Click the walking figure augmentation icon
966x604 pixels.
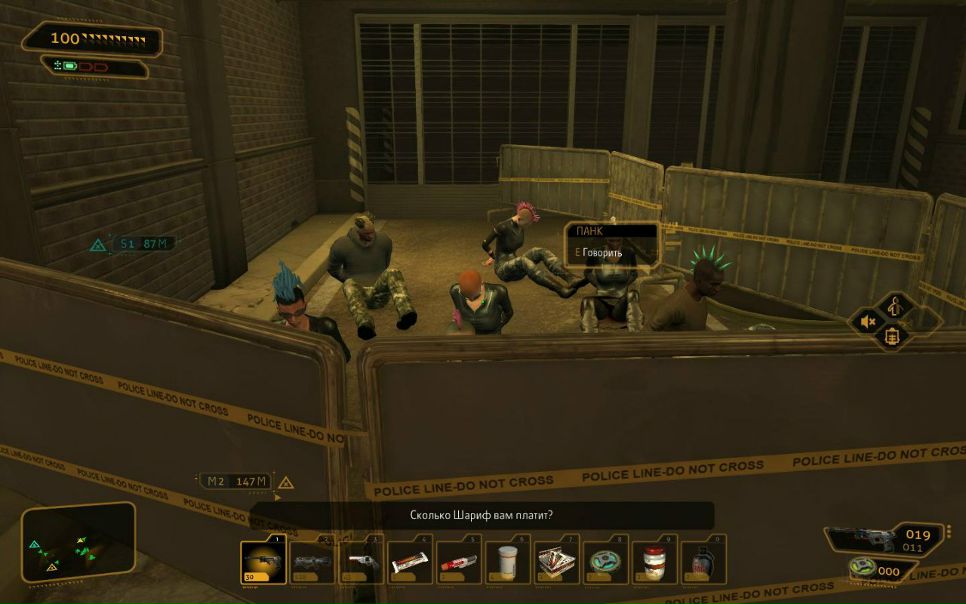tap(893, 304)
